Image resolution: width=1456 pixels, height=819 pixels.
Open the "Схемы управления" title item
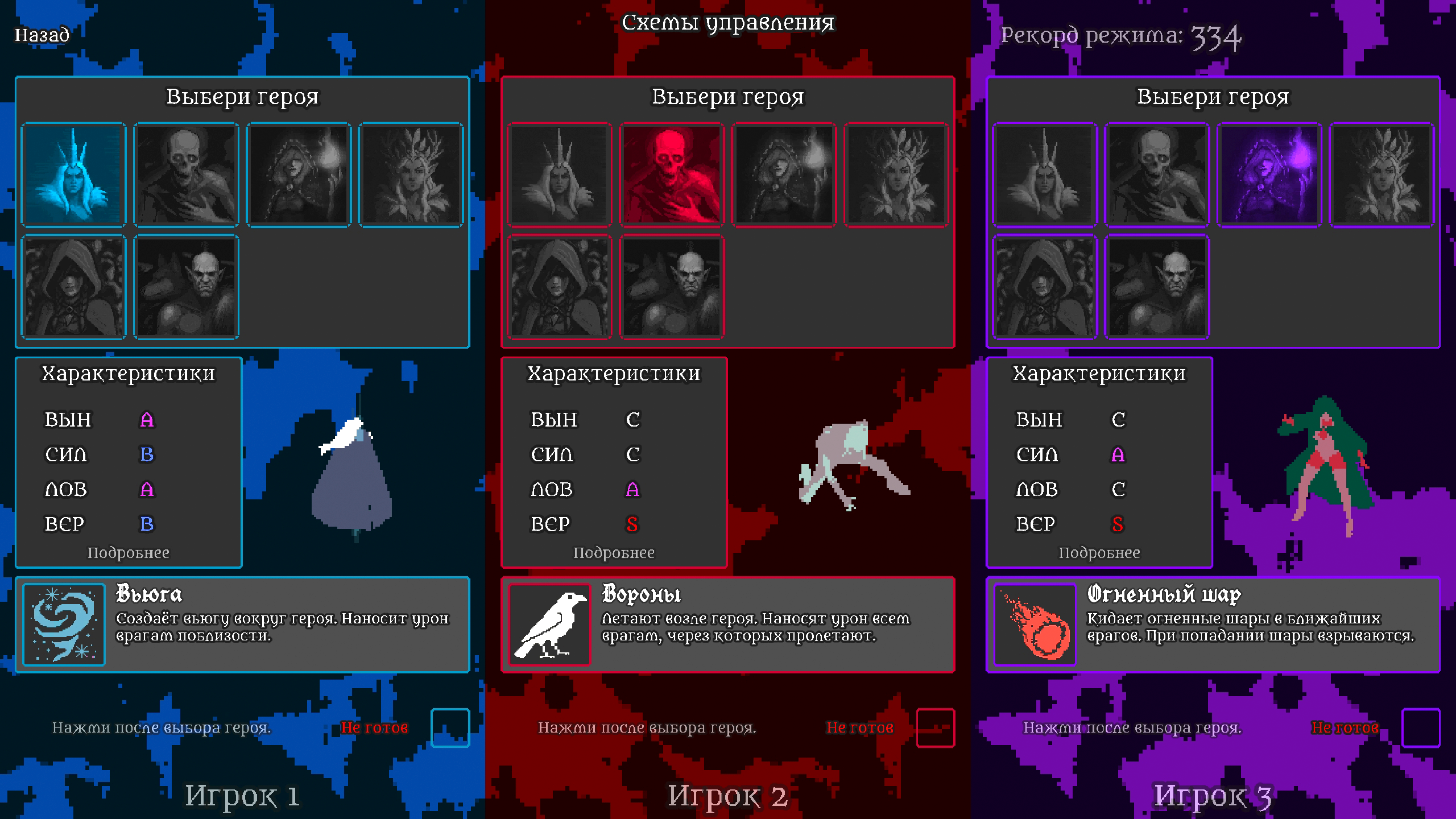728,23
